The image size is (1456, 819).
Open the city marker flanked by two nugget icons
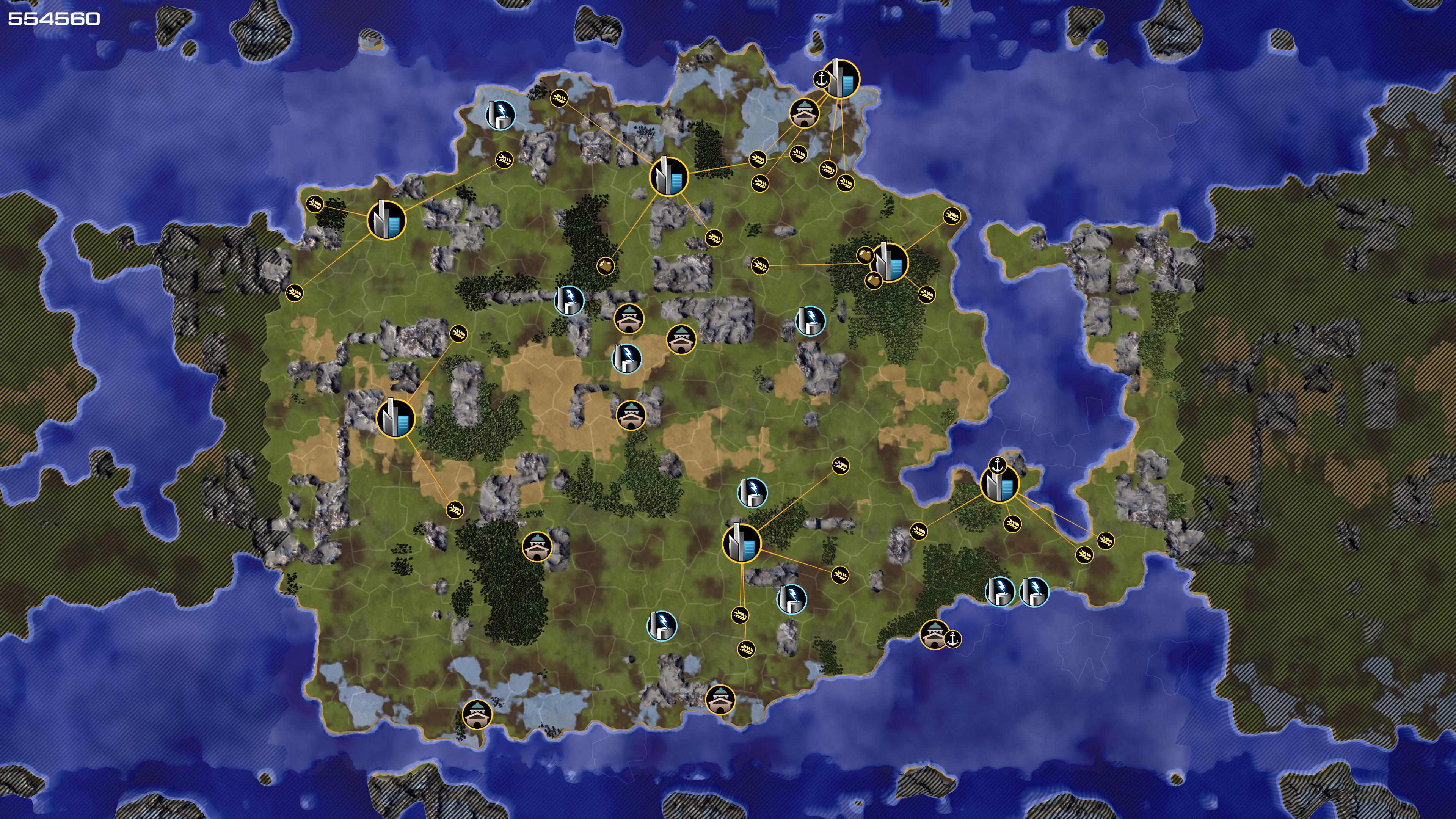coord(890,262)
